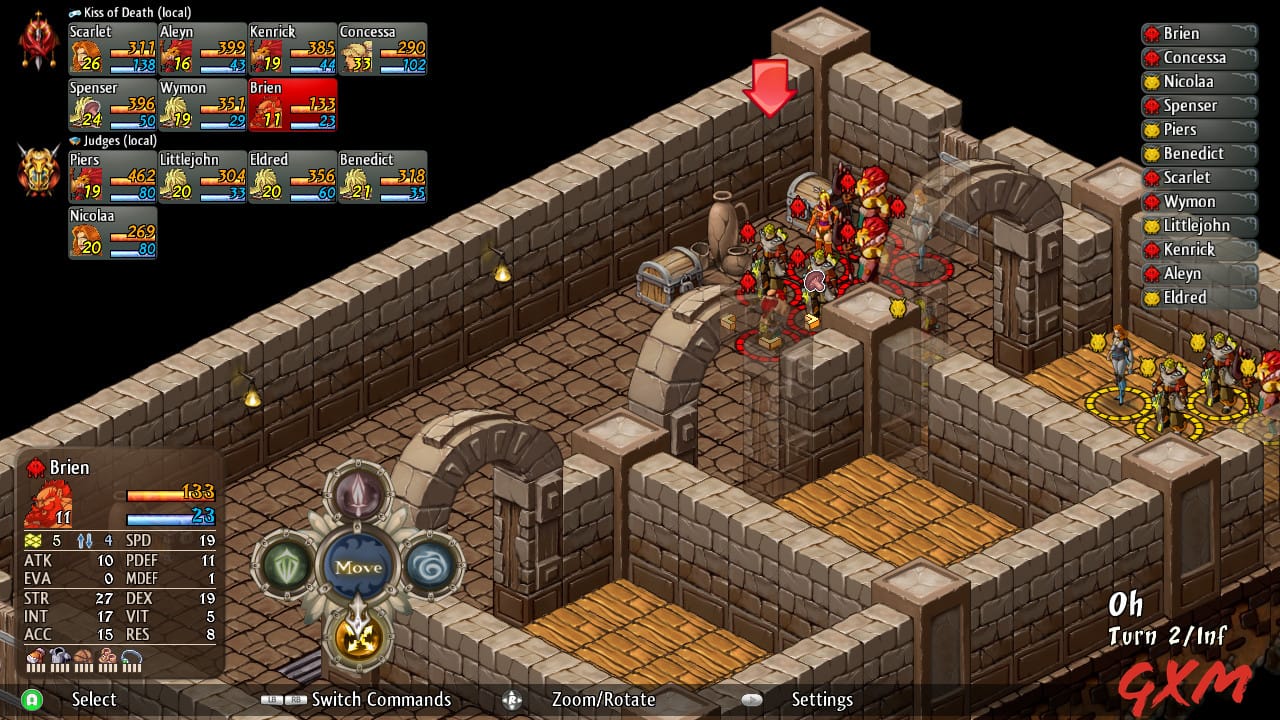The width and height of the screenshot is (1280, 720).
Task: Click Brien's helmet equipment slot icon
Action: point(35,656)
